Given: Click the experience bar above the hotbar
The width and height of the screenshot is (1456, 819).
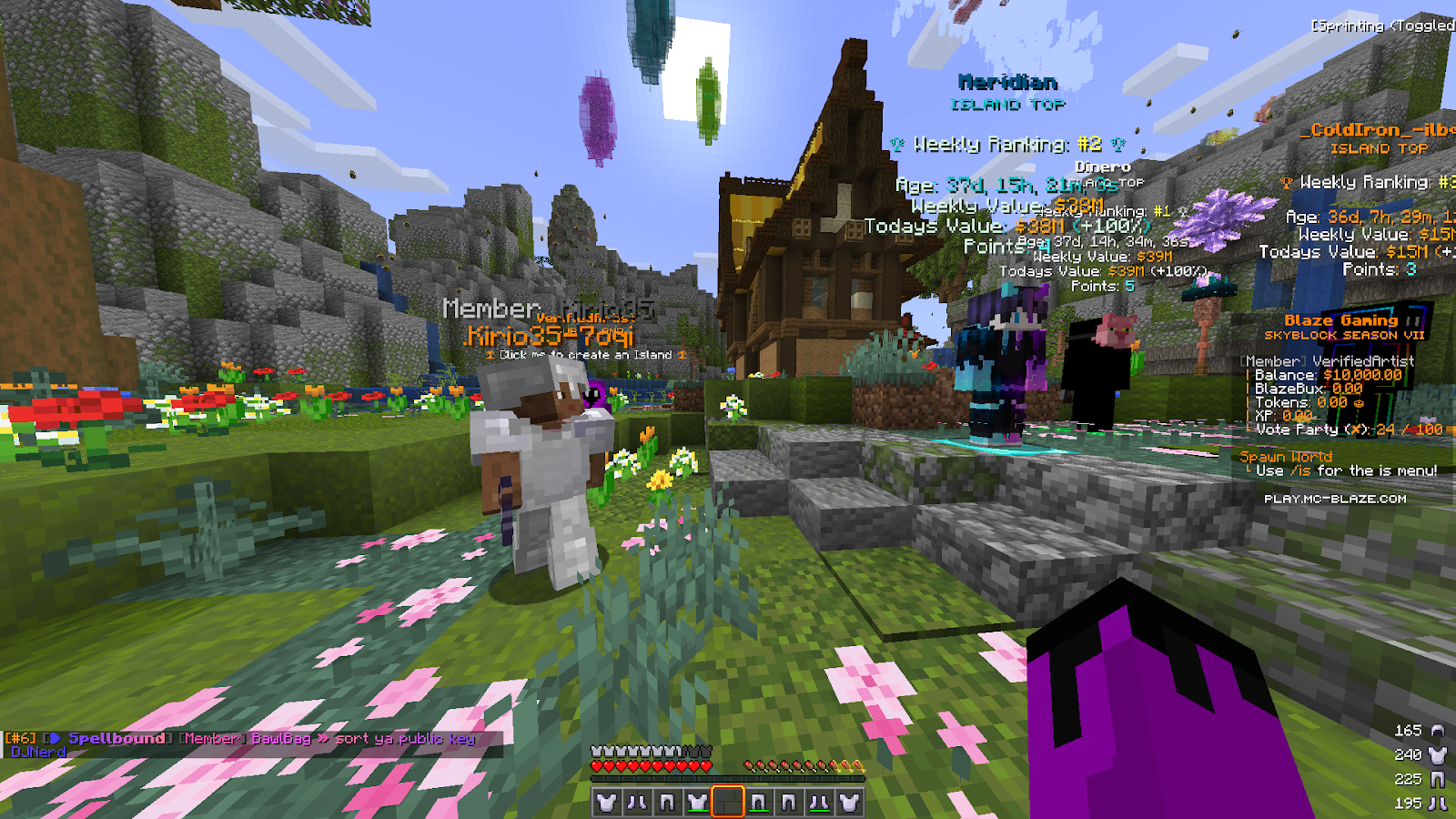Looking at the screenshot, I should point(728,779).
